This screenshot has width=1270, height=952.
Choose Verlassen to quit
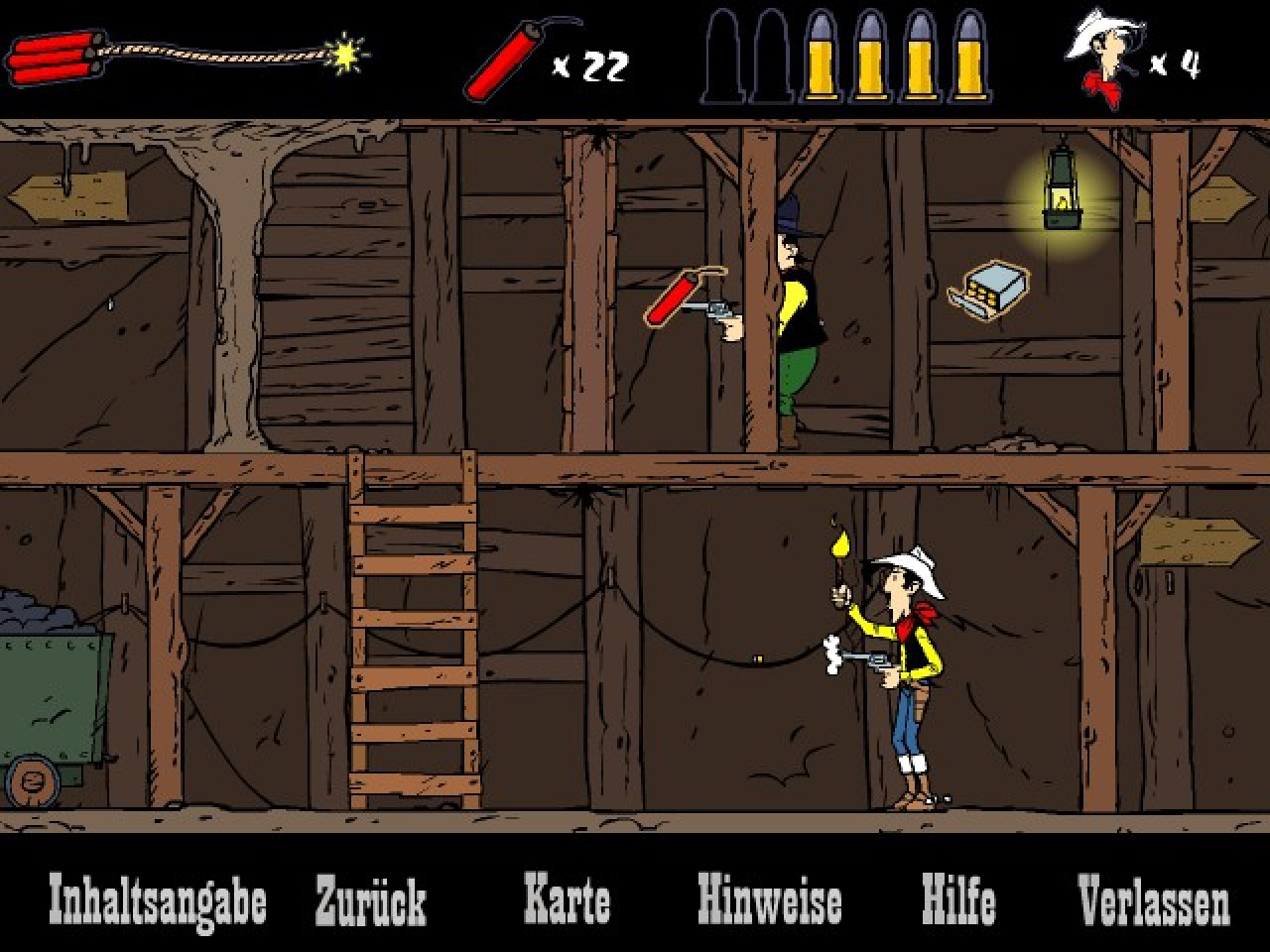pos(1155,900)
